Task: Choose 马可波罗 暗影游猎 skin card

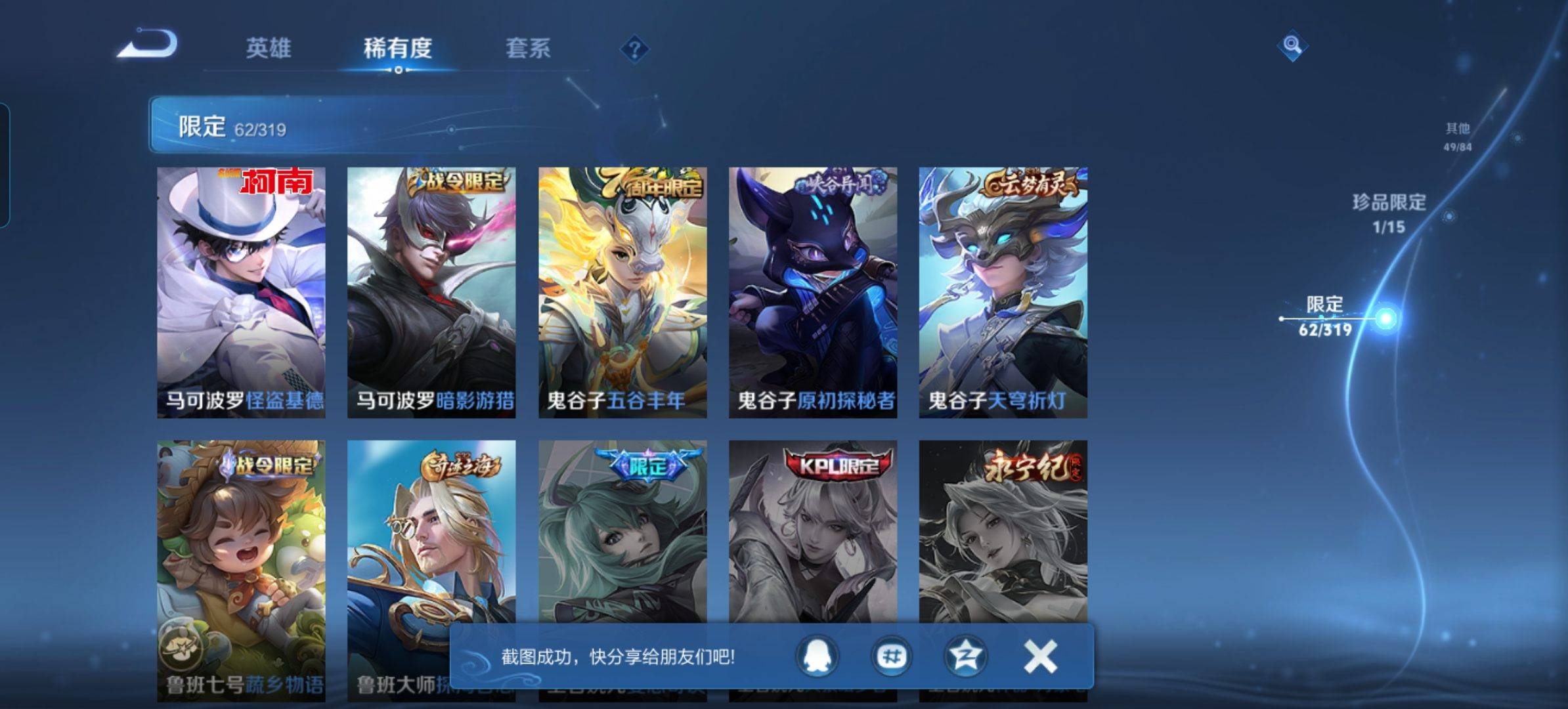Action: [x=431, y=292]
